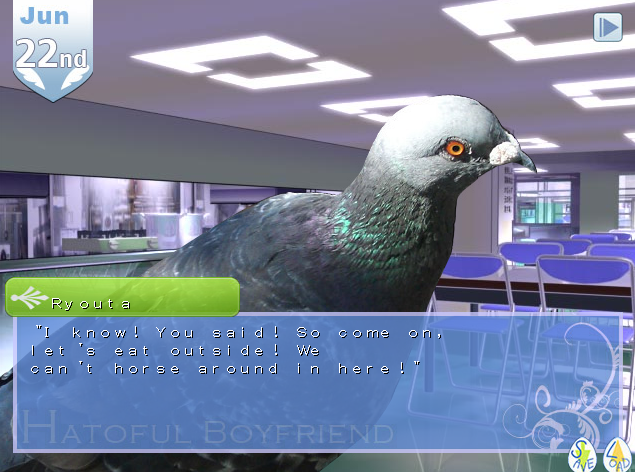The height and width of the screenshot is (472, 635).
Task: Open the Load egg icon
Action: coord(617,455)
